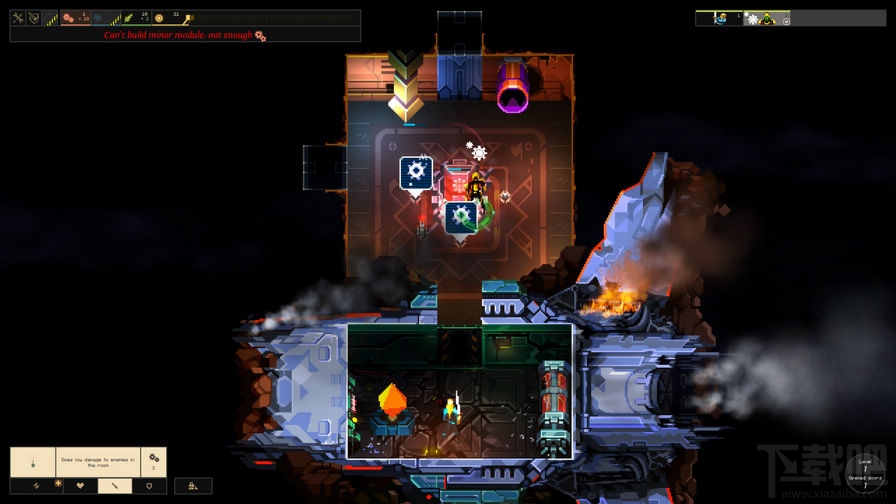
Task: Select the gear module marker above the room
Action: [415, 172]
